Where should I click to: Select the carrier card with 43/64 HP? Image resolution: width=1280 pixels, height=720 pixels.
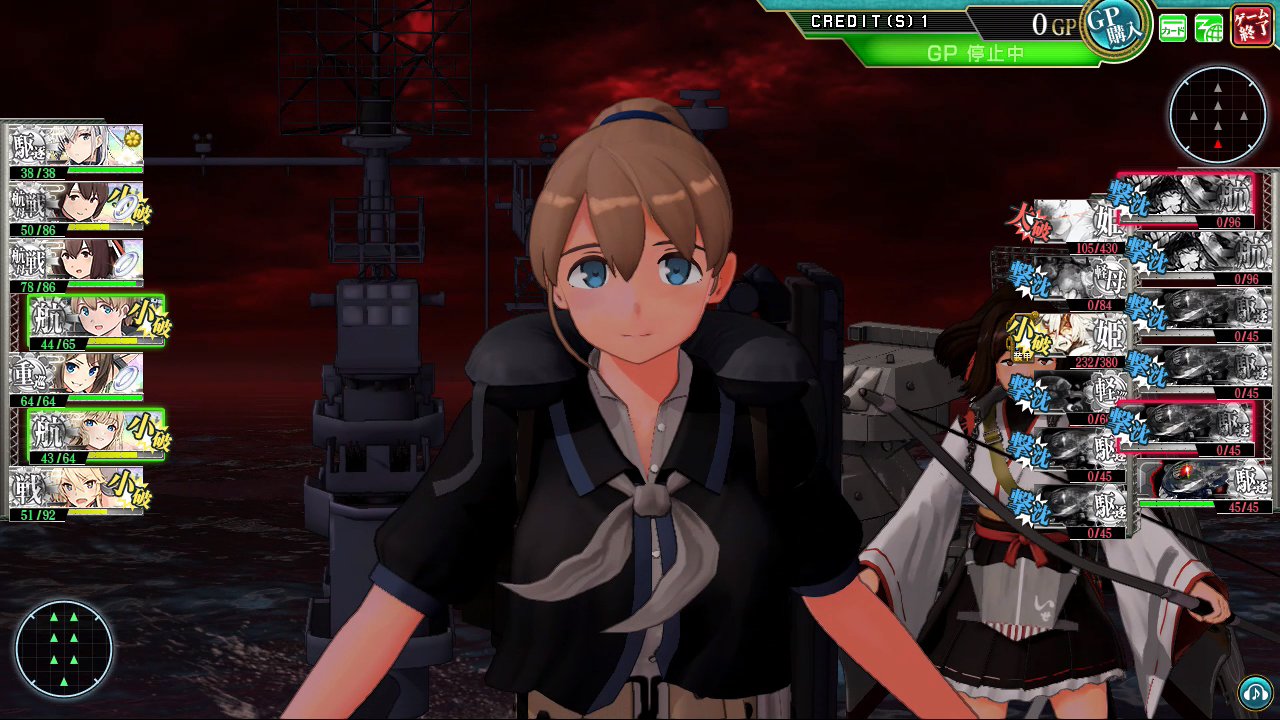coord(95,436)
